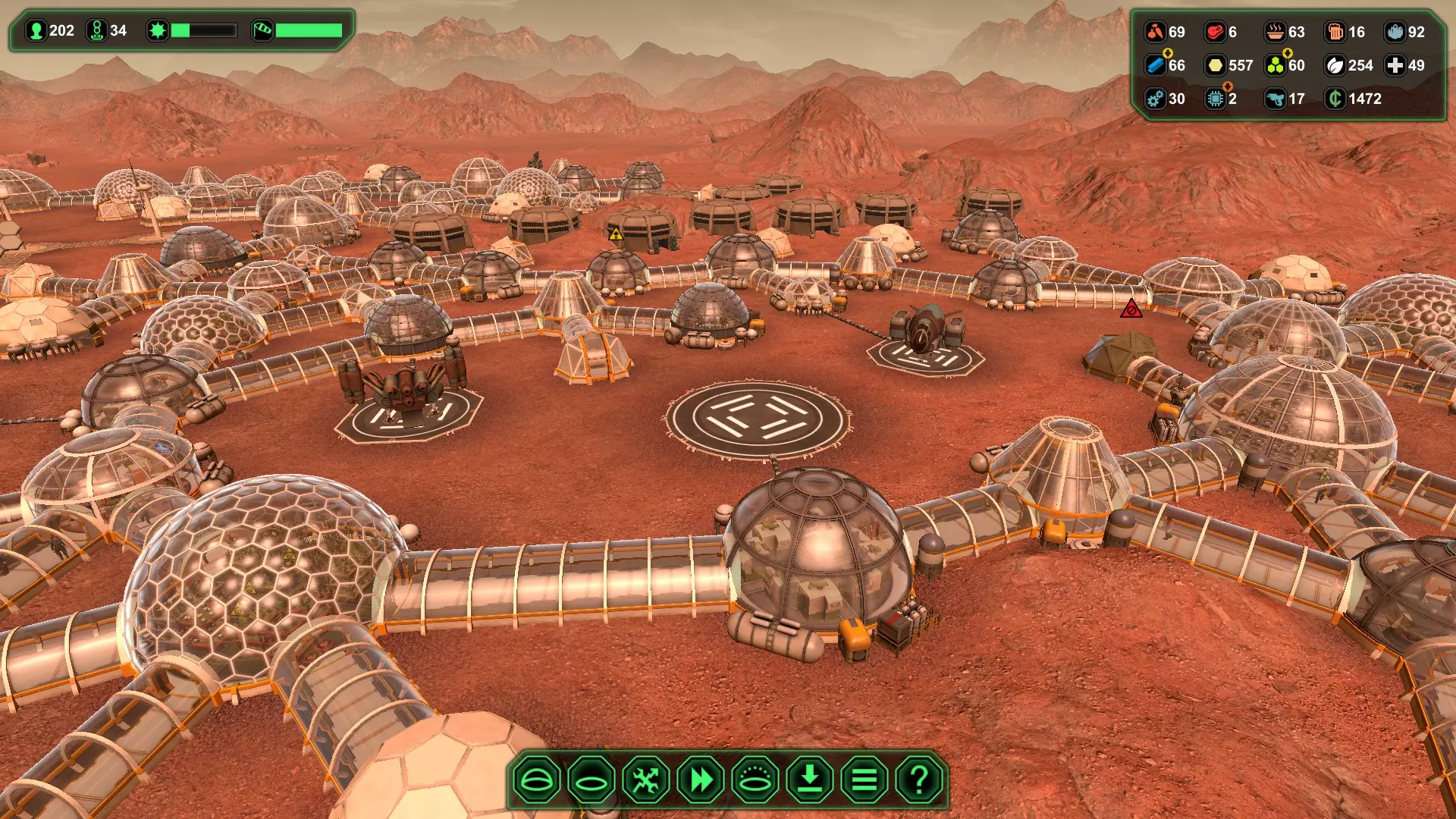Select the dotted arc ring button

[x=755, y=780]
